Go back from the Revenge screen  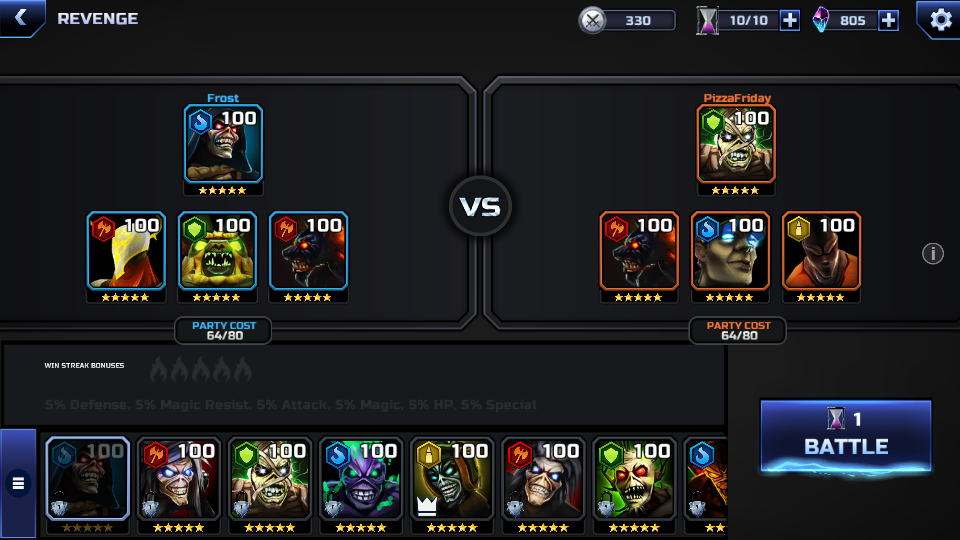20,18
